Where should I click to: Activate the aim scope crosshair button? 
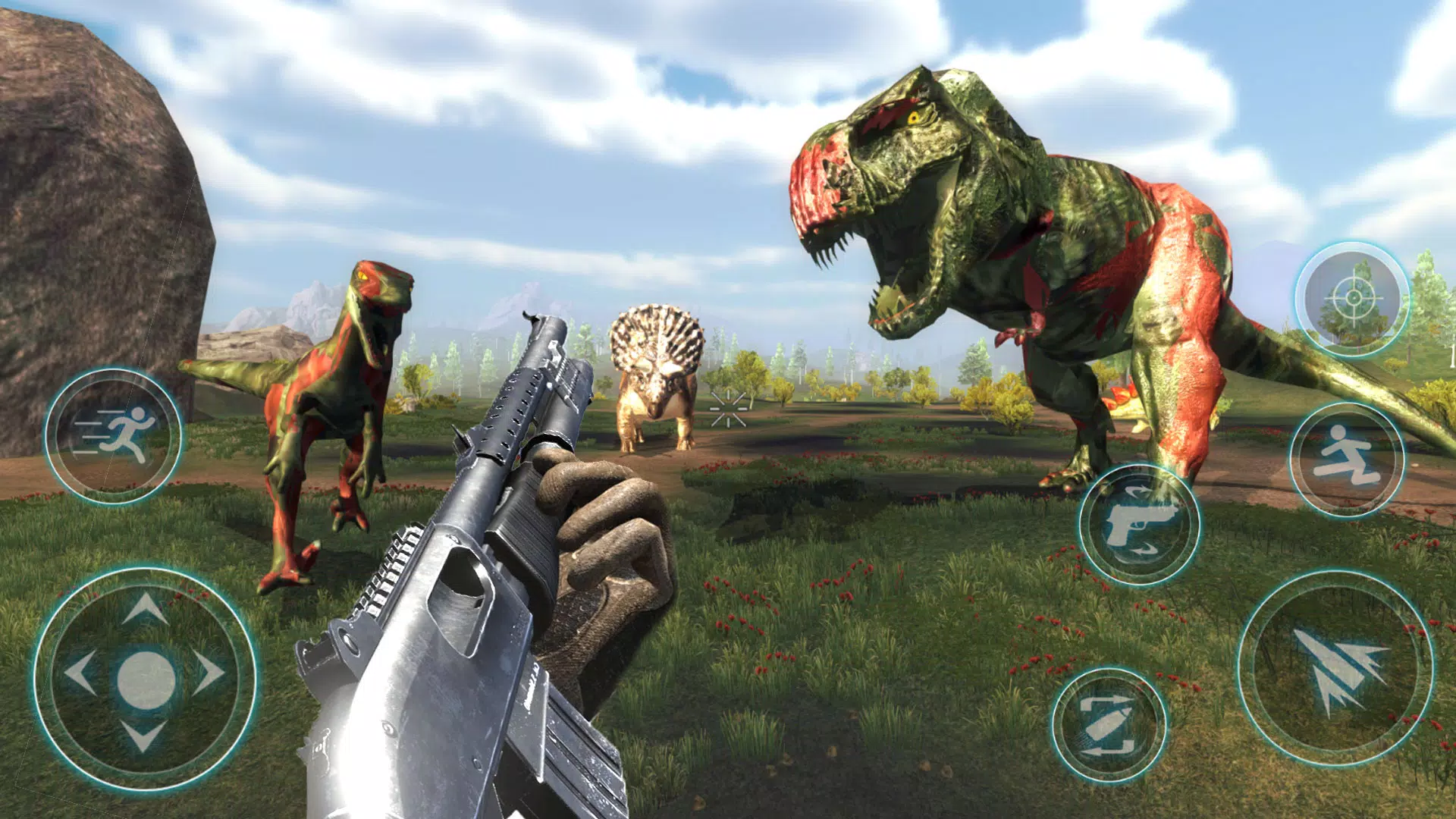point(1352,300)
